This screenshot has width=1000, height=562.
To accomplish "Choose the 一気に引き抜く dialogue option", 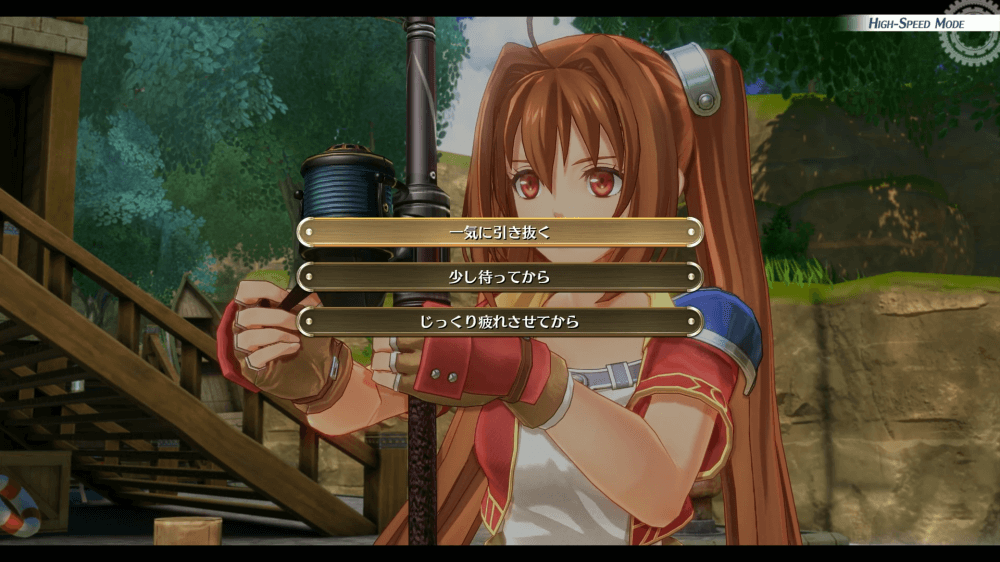I will [x=500, y=232].
